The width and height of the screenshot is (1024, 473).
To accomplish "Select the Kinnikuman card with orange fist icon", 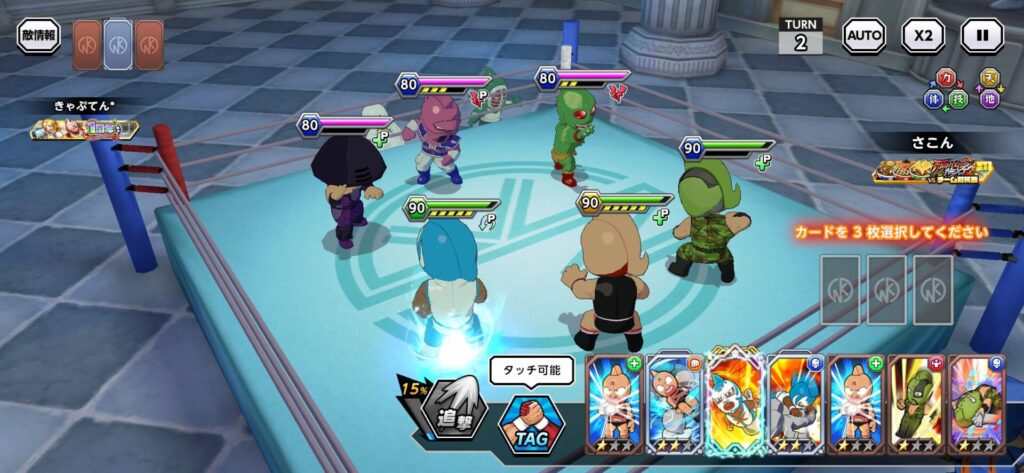I will coord(673,403).
